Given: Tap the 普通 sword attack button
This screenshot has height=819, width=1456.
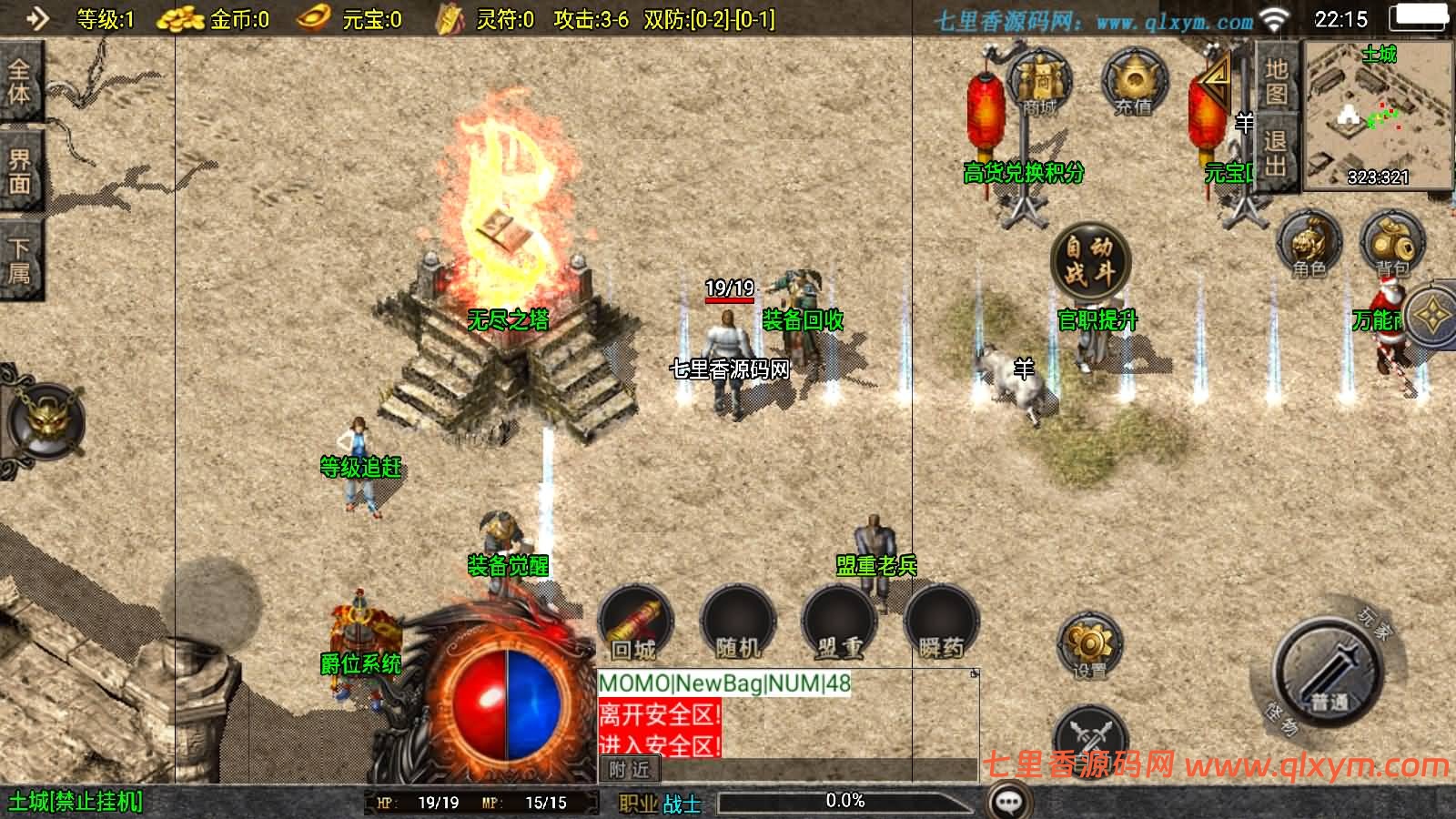Looking at the screenshot, I should 1328,672.
